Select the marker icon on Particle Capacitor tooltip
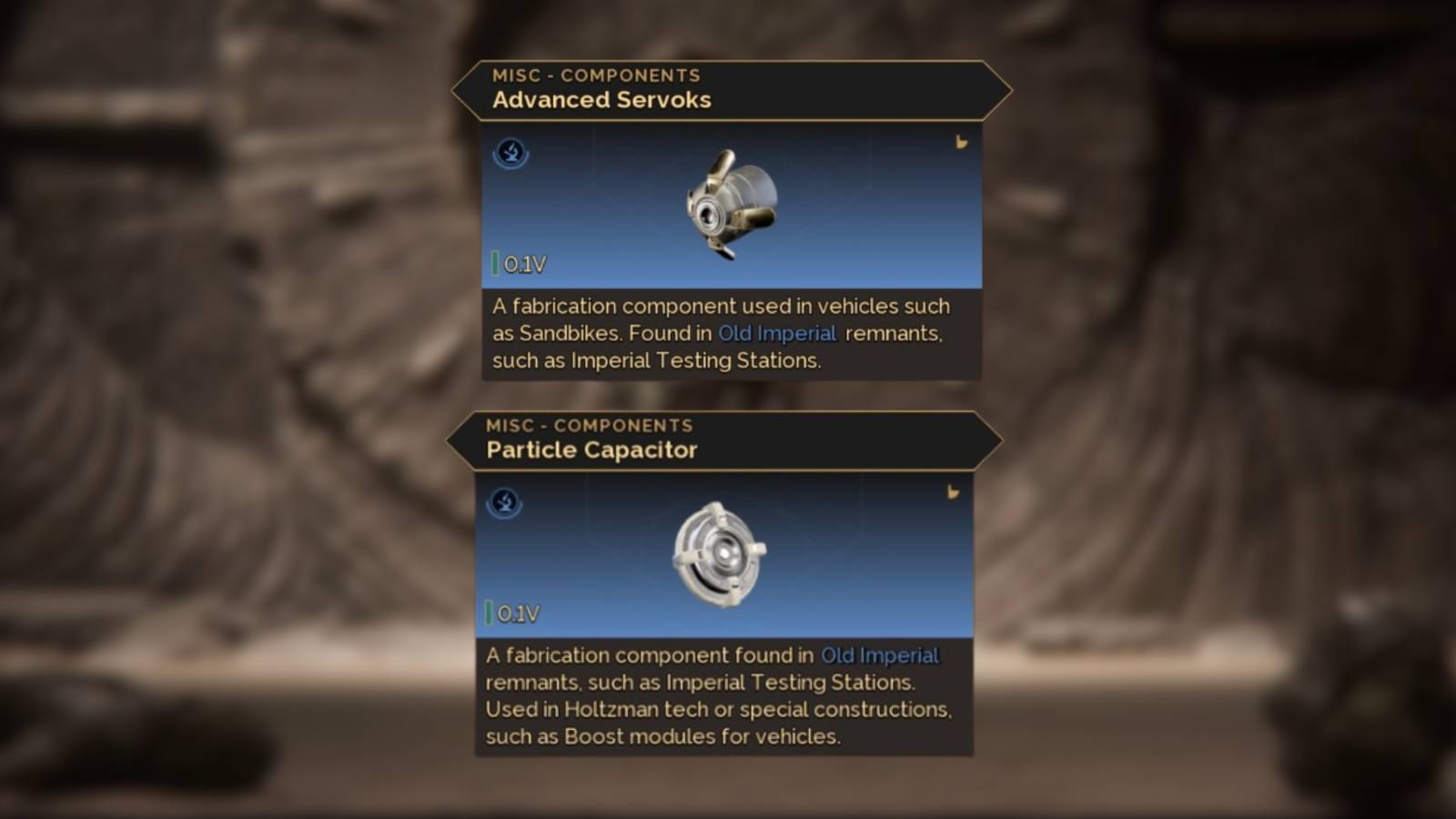 pos(954,492)
